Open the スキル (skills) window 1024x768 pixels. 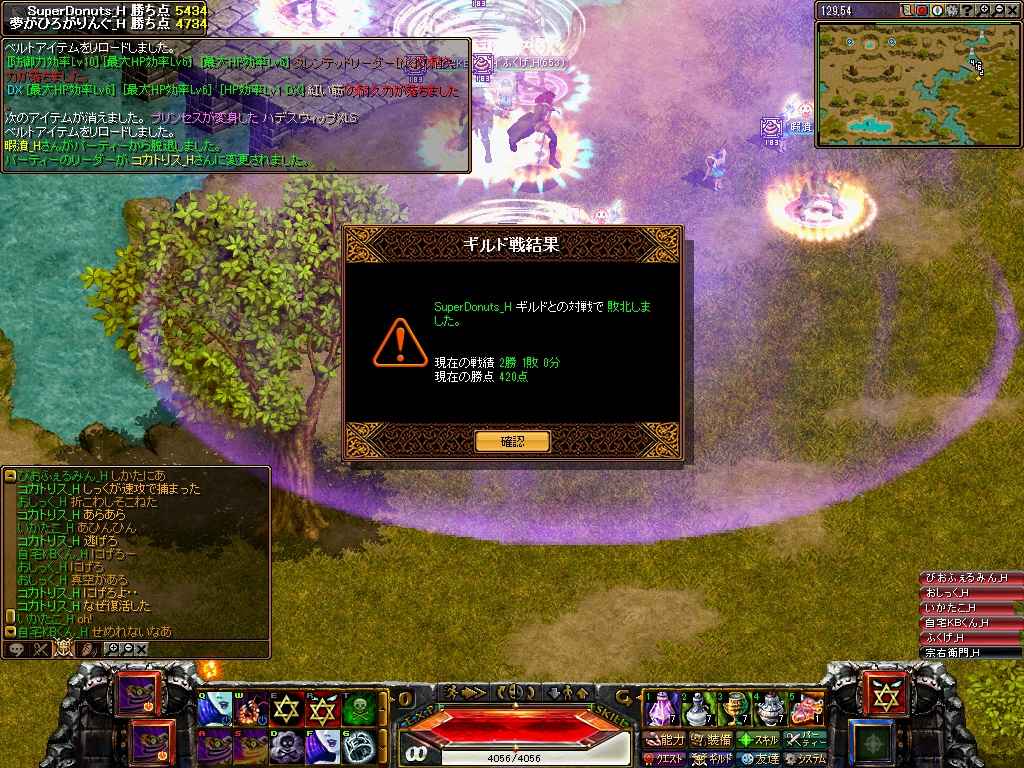point(759,740)
